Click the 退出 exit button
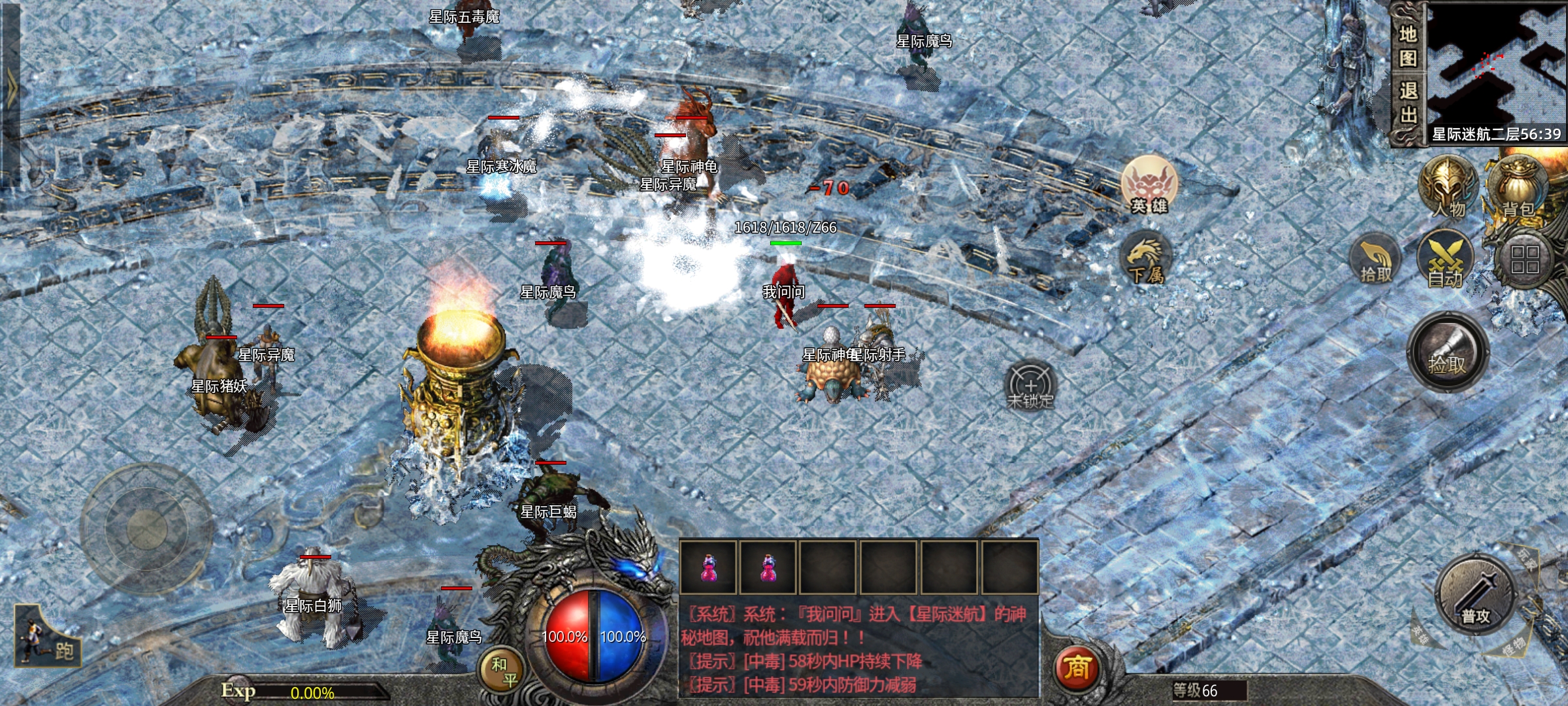1568x706 pixels. pos(1408,103)
